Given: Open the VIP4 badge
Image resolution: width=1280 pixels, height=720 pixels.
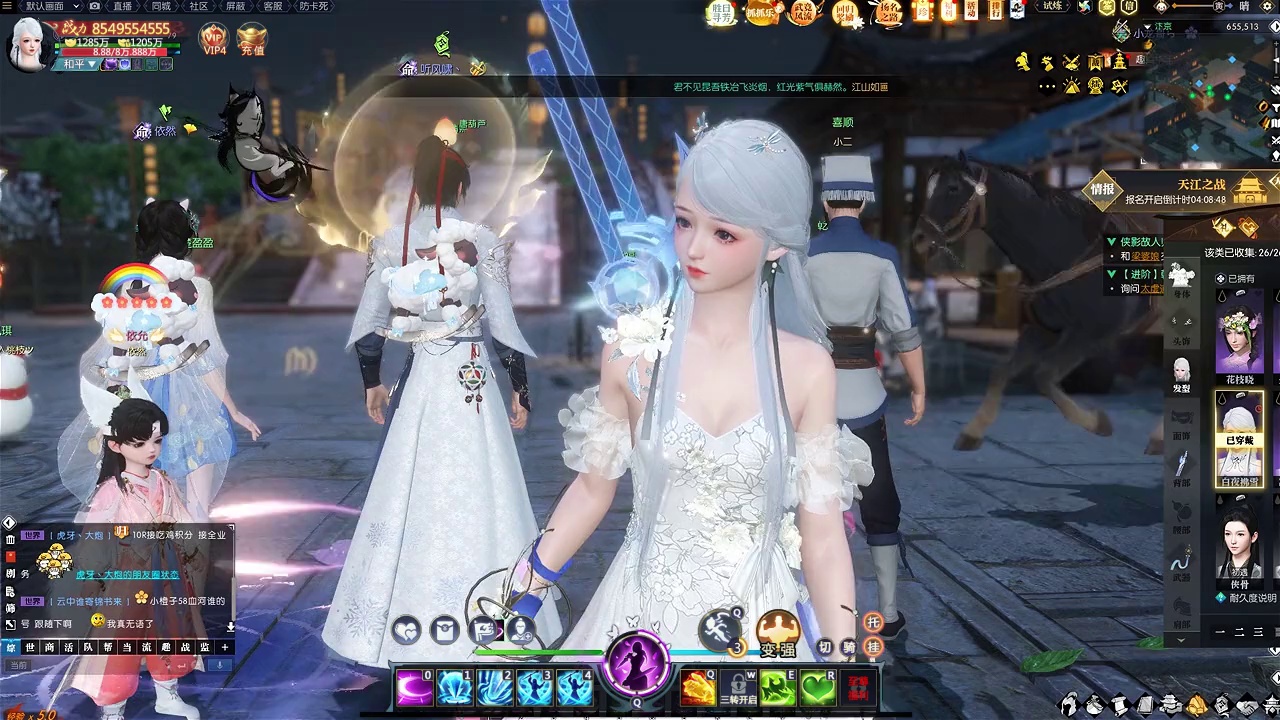Looking at the screenshot, I should click(214, 38).
